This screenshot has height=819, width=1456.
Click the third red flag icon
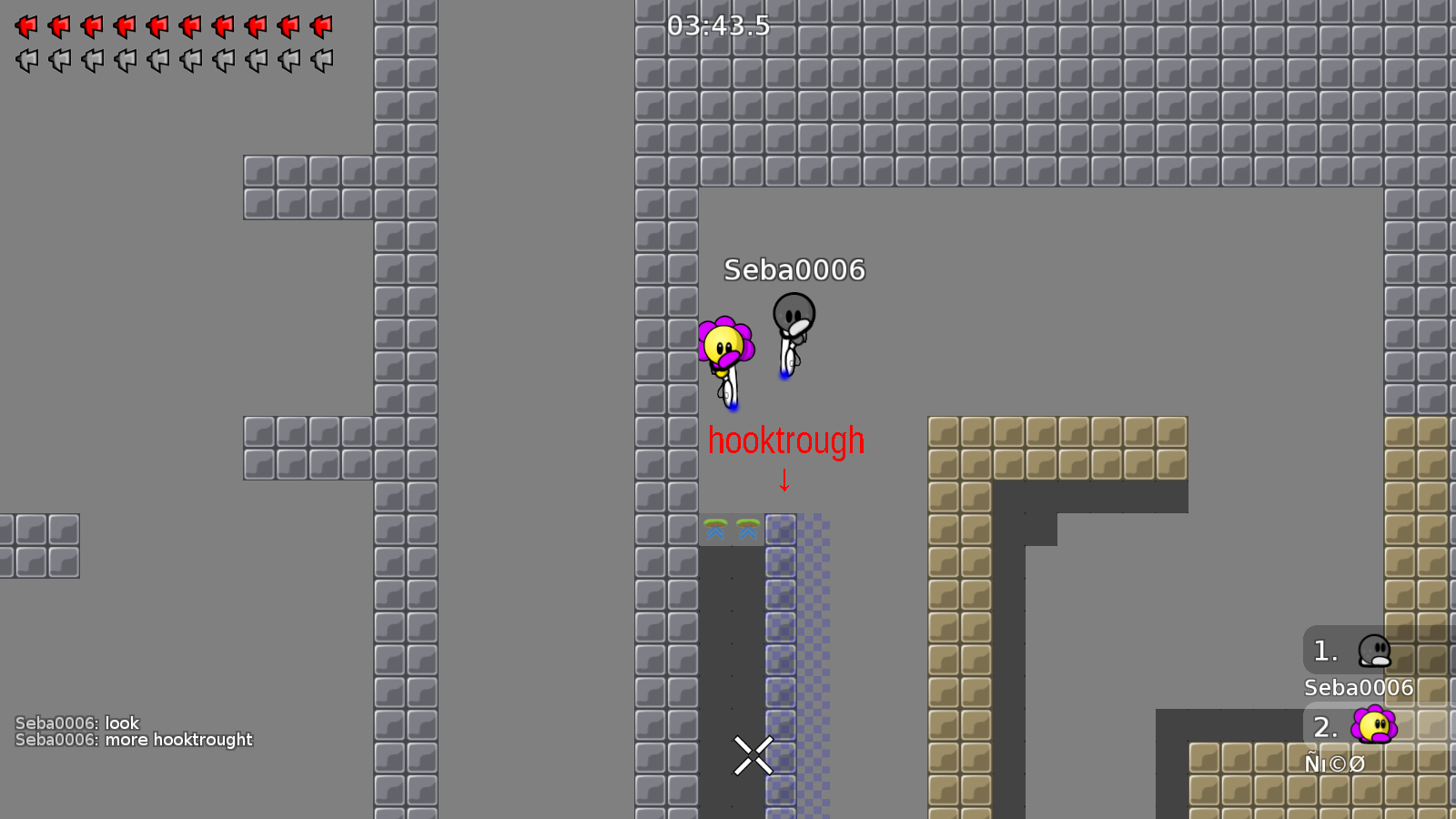coord(91,26)
